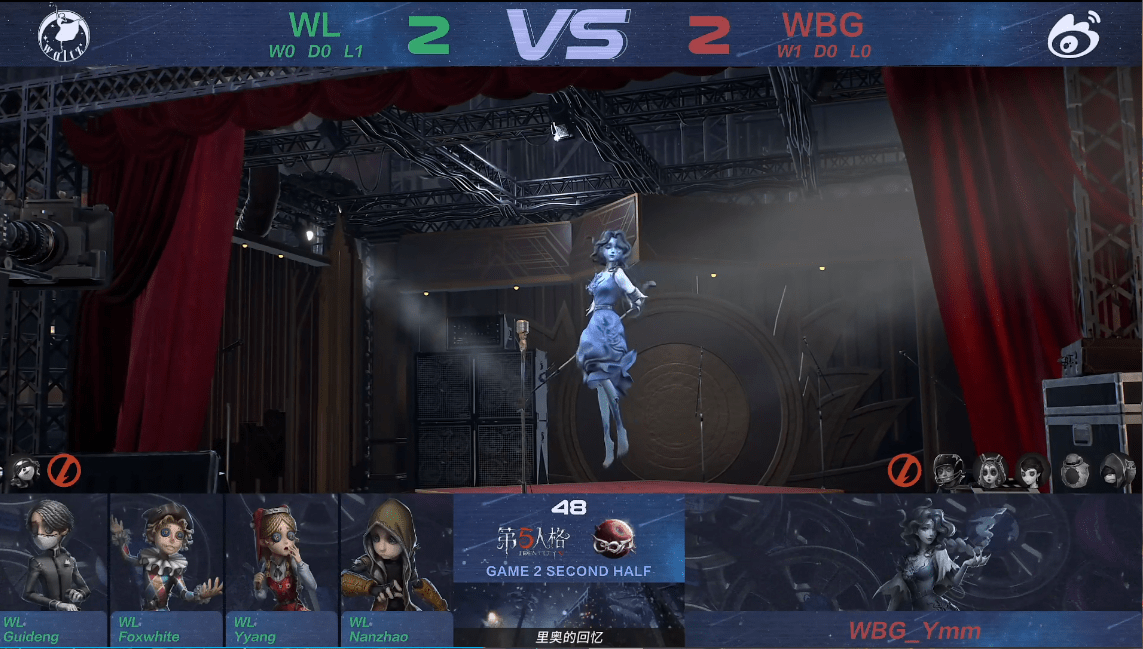The height and width of the screenshot is (649, 1143).
Task: Click the WL team wolf logo
Action: pyautogui.click(x=64, y=35)
